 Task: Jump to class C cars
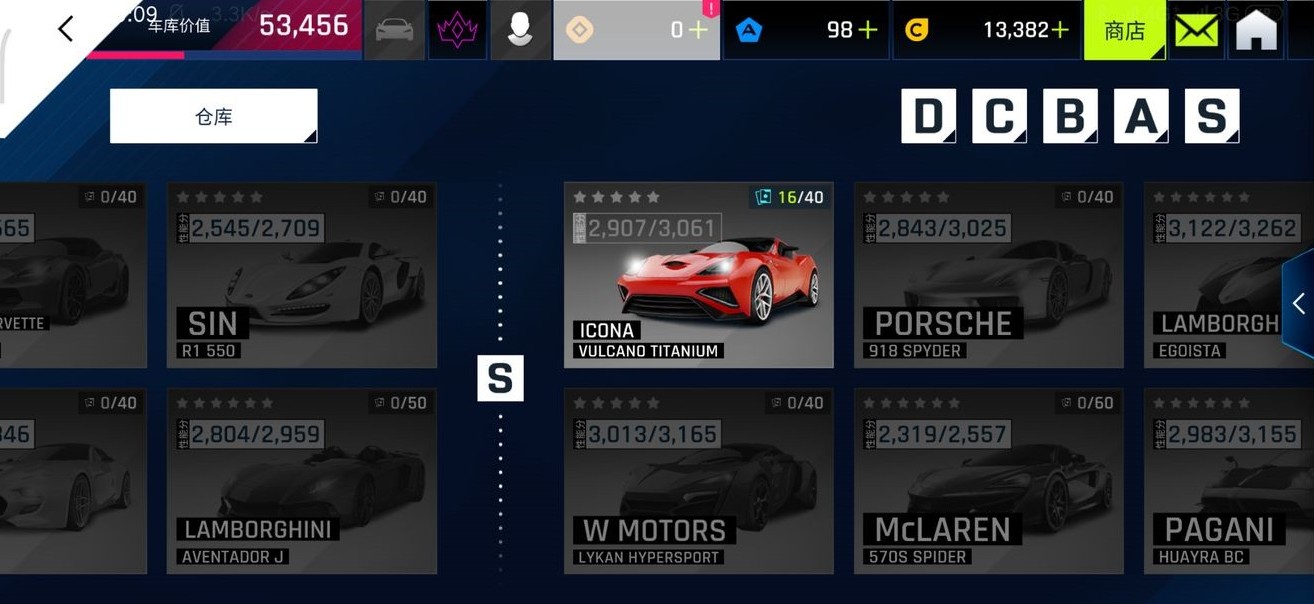point(999,116)
